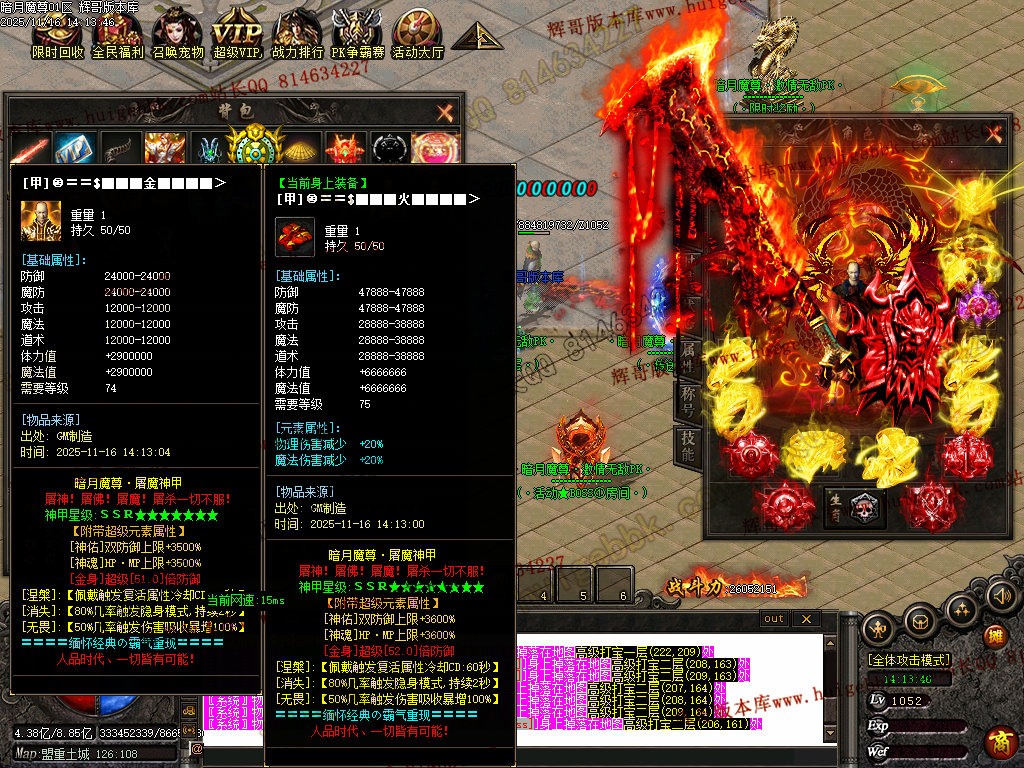Toggle the sound speaker button
The width and height of the screenshot is (1024, 768).
click(x=1000, y=597)
